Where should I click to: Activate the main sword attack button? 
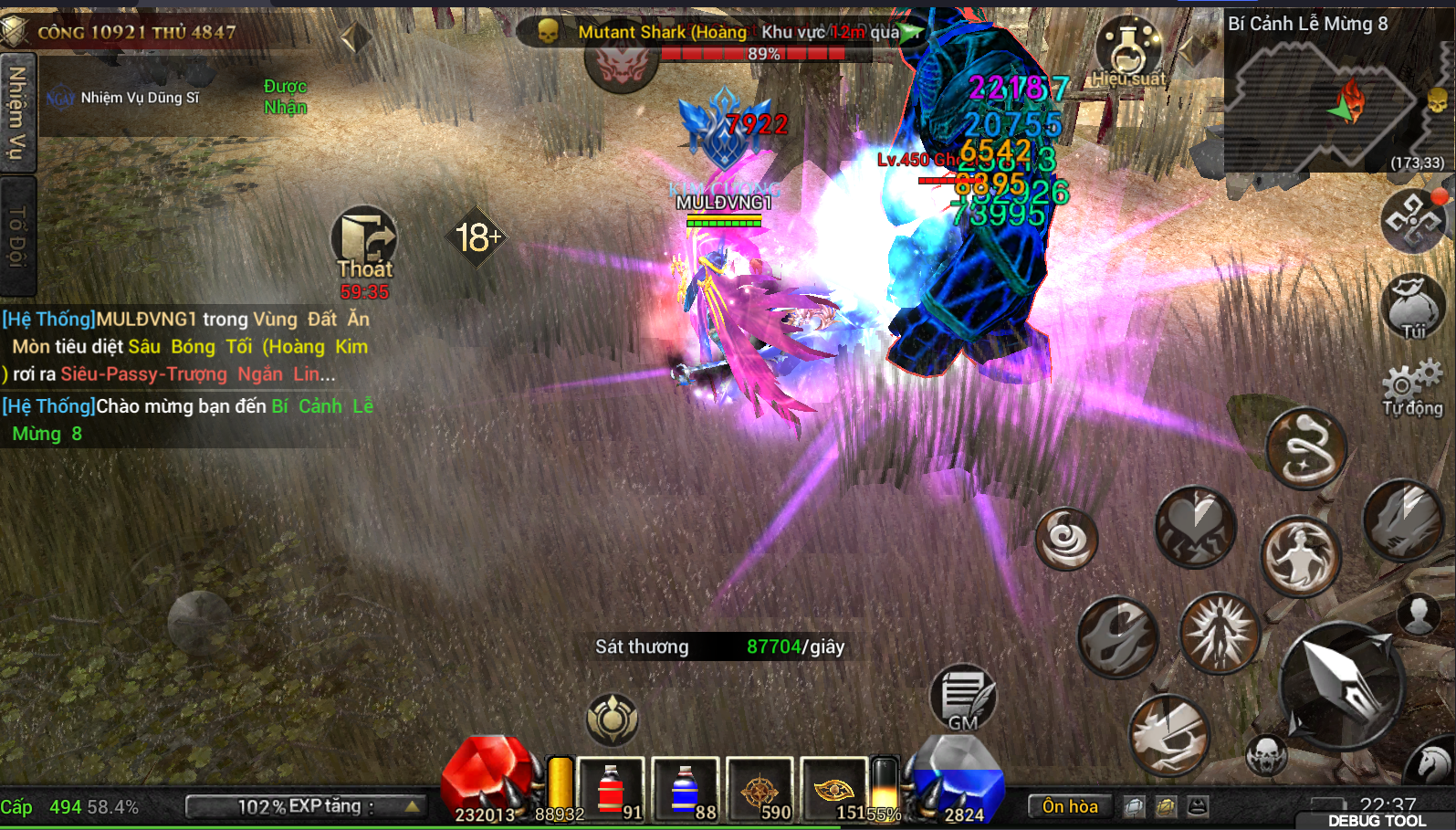tap(1341, 685)
